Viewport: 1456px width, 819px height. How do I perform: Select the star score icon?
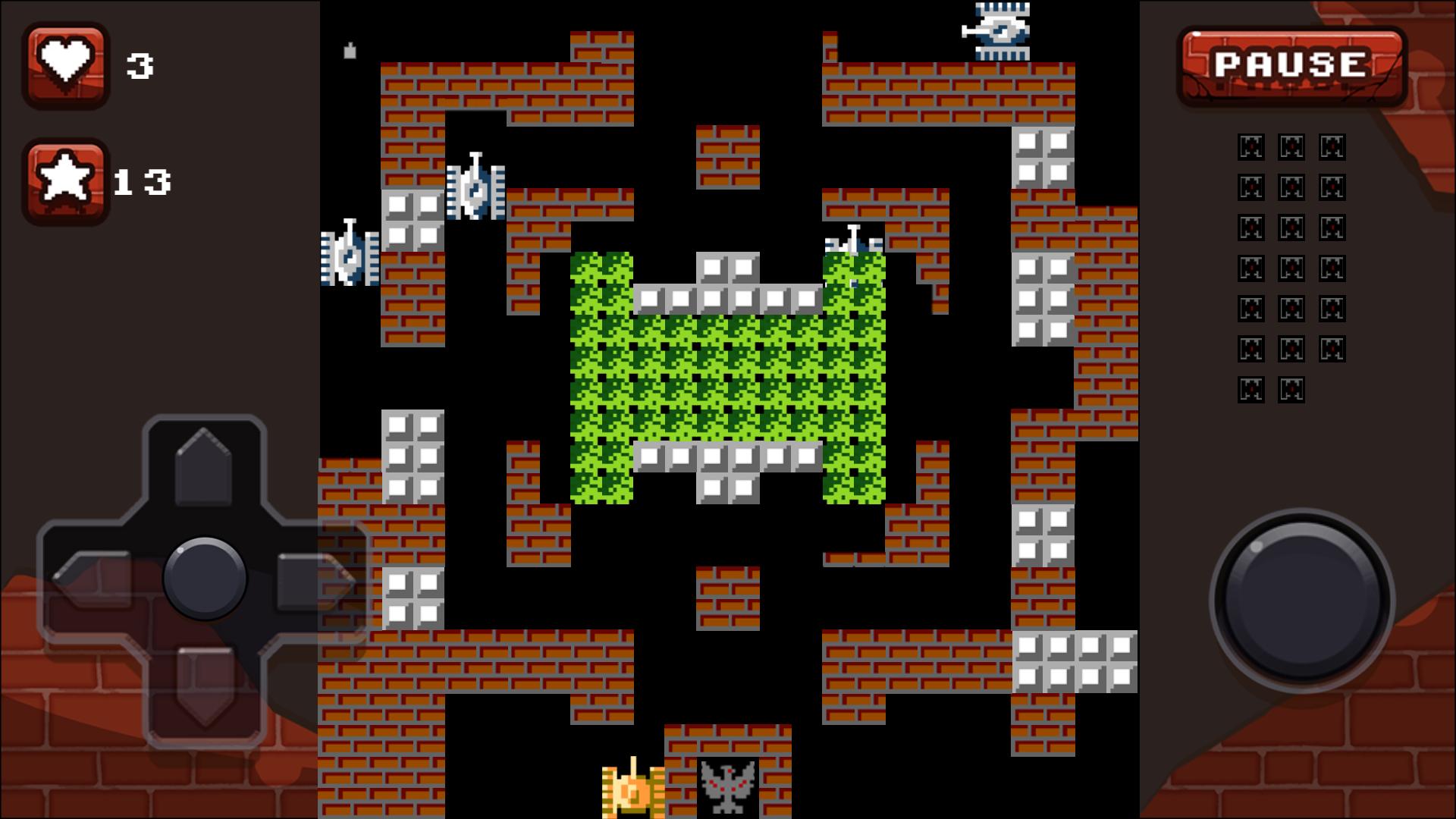coord(67,180)
